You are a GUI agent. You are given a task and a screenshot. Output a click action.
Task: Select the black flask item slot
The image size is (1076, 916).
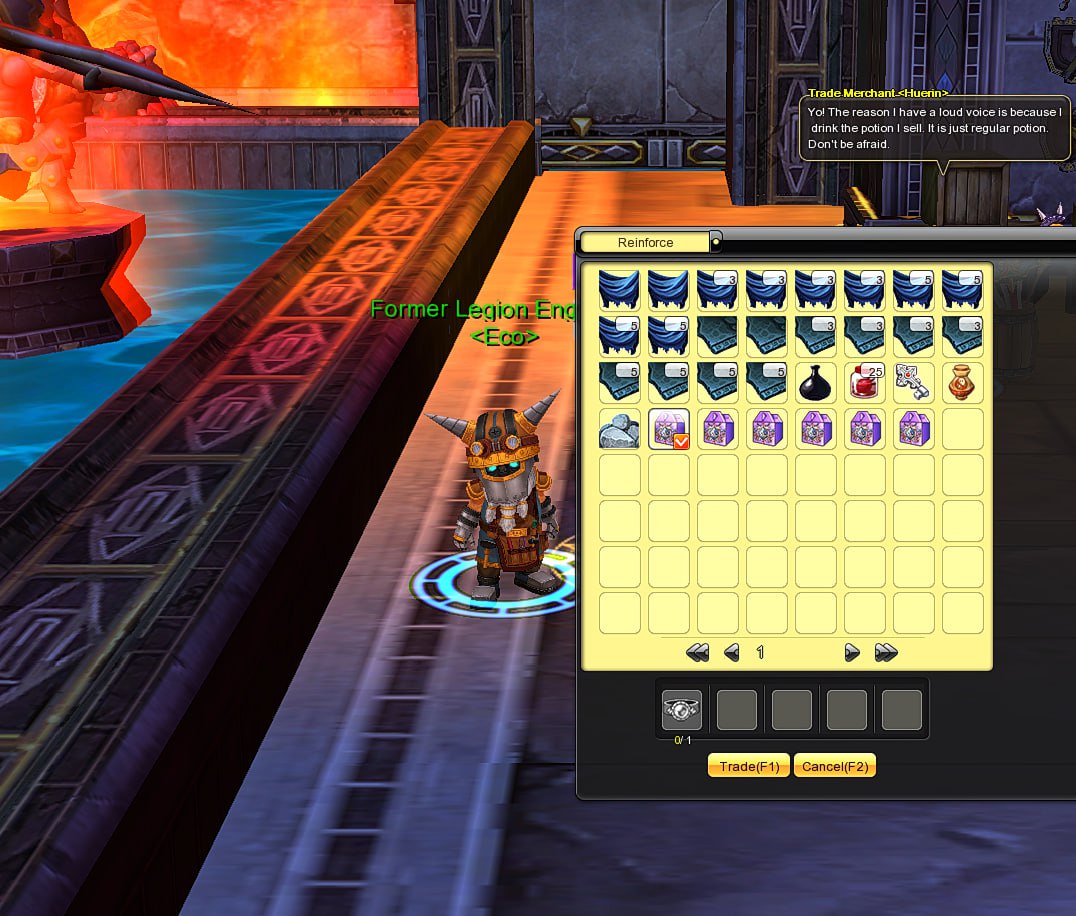(x=816, y=382)
